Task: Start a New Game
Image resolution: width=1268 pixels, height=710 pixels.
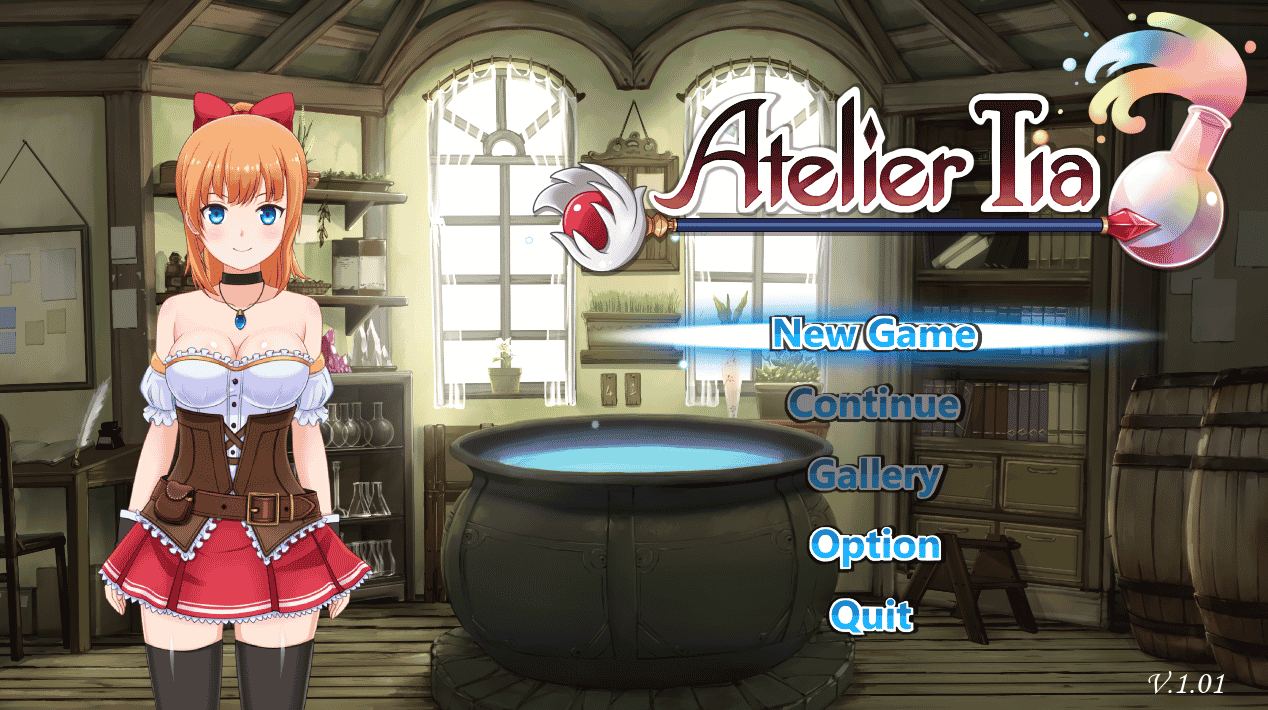Action: pos(875,333)
